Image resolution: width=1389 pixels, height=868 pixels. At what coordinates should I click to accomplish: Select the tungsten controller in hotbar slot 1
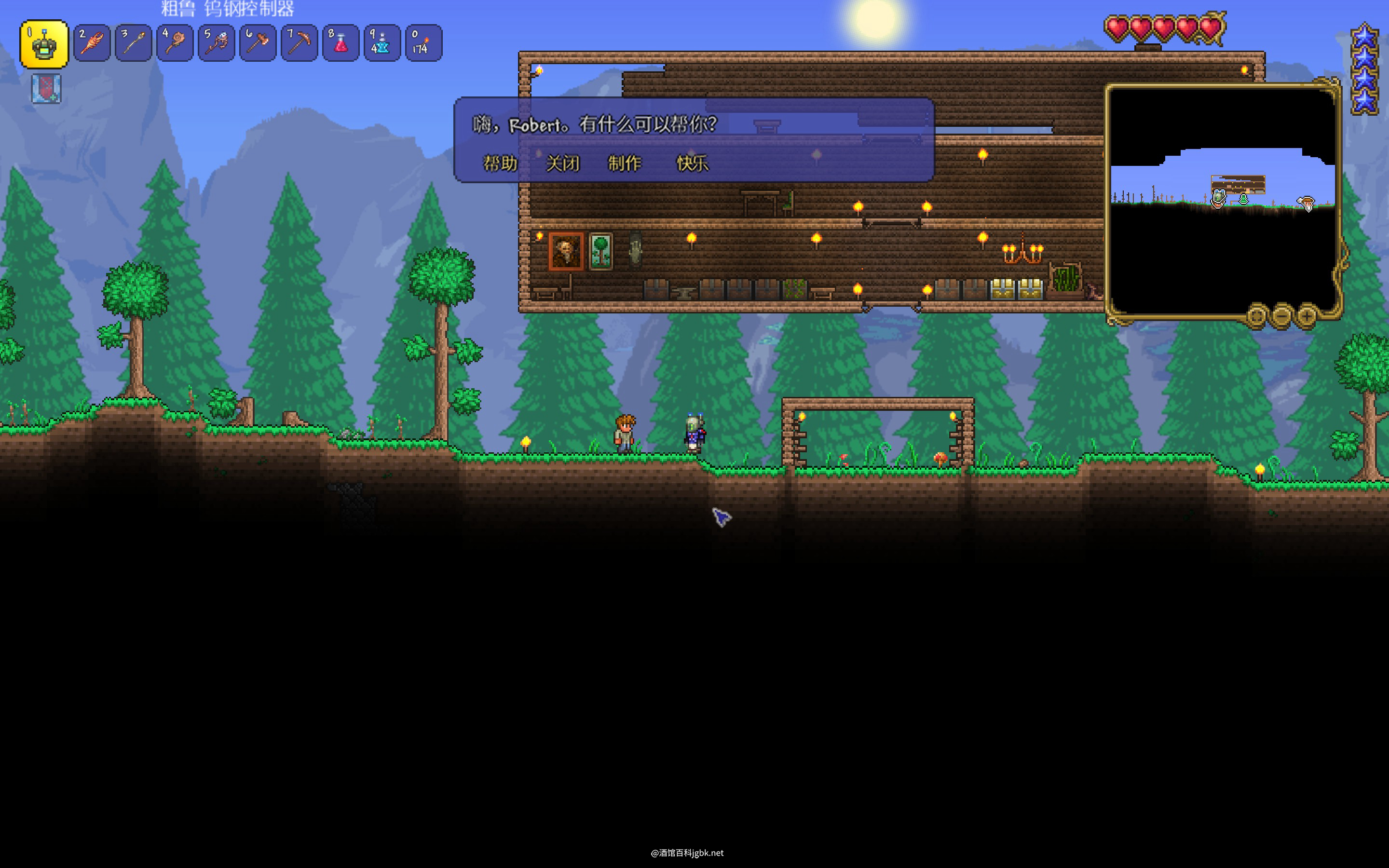[x=44, y=44]
